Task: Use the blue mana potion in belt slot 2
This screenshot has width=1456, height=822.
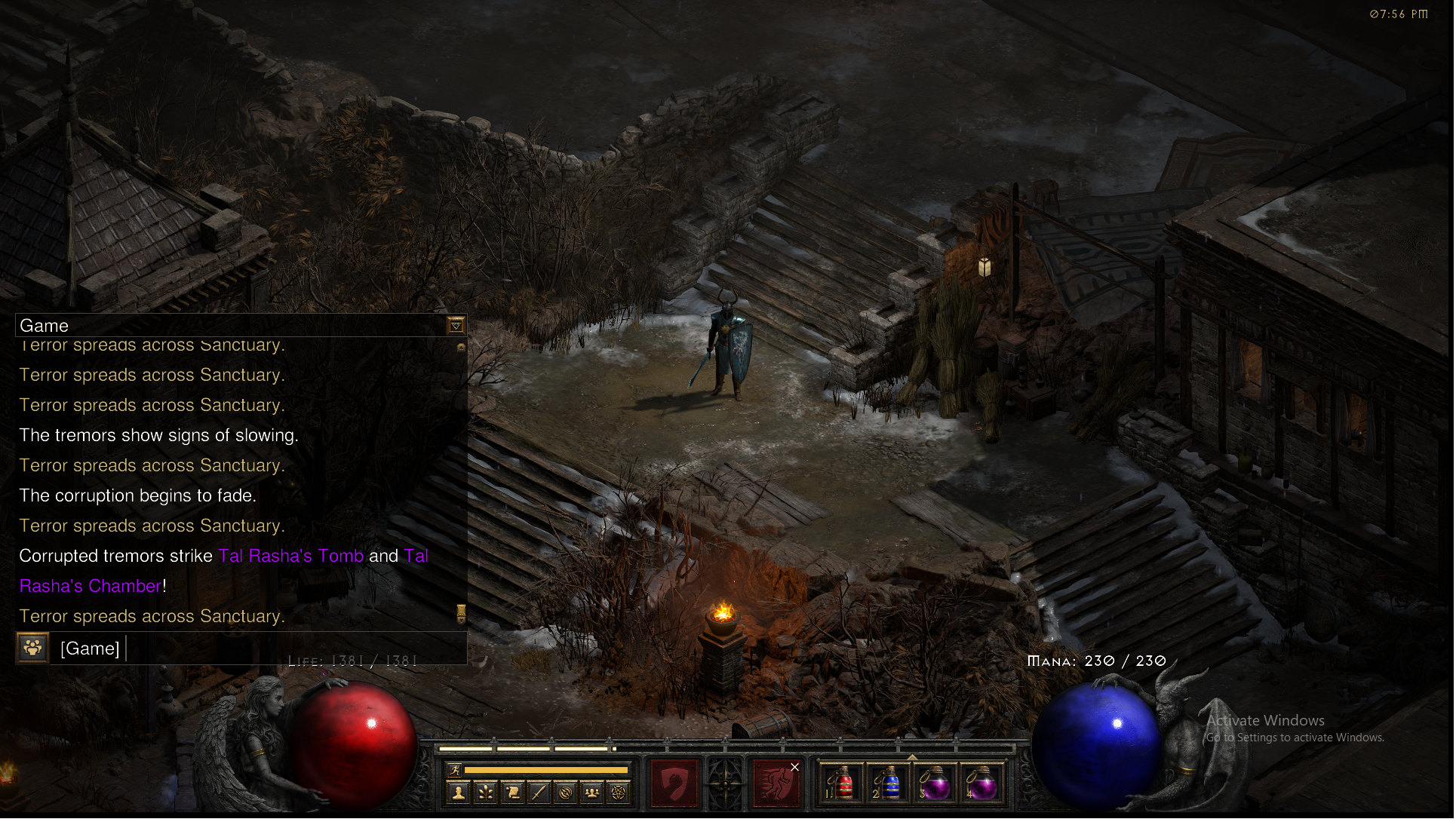Action: click(889, 785)
